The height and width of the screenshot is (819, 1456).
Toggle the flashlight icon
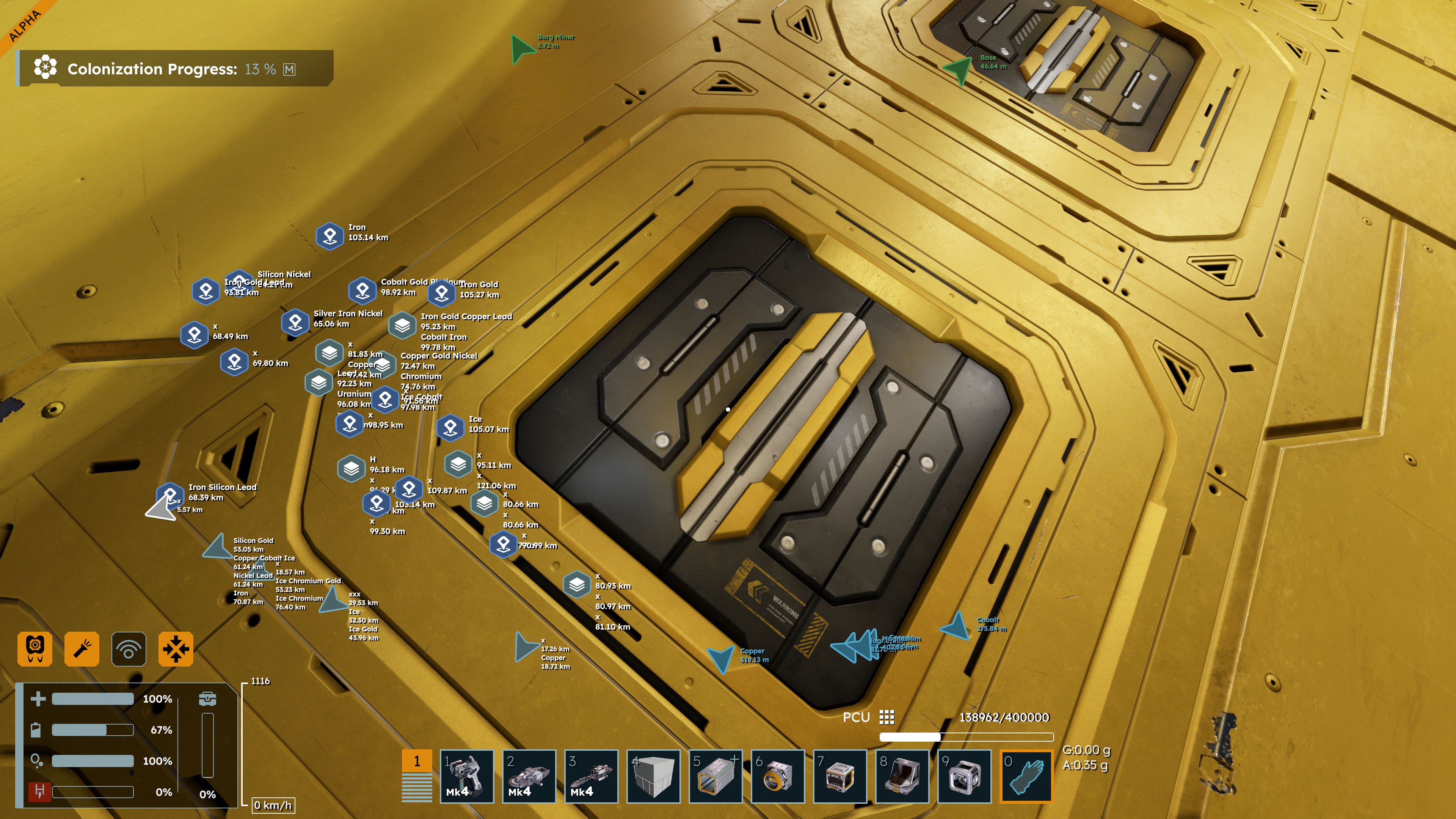[82, 649]
